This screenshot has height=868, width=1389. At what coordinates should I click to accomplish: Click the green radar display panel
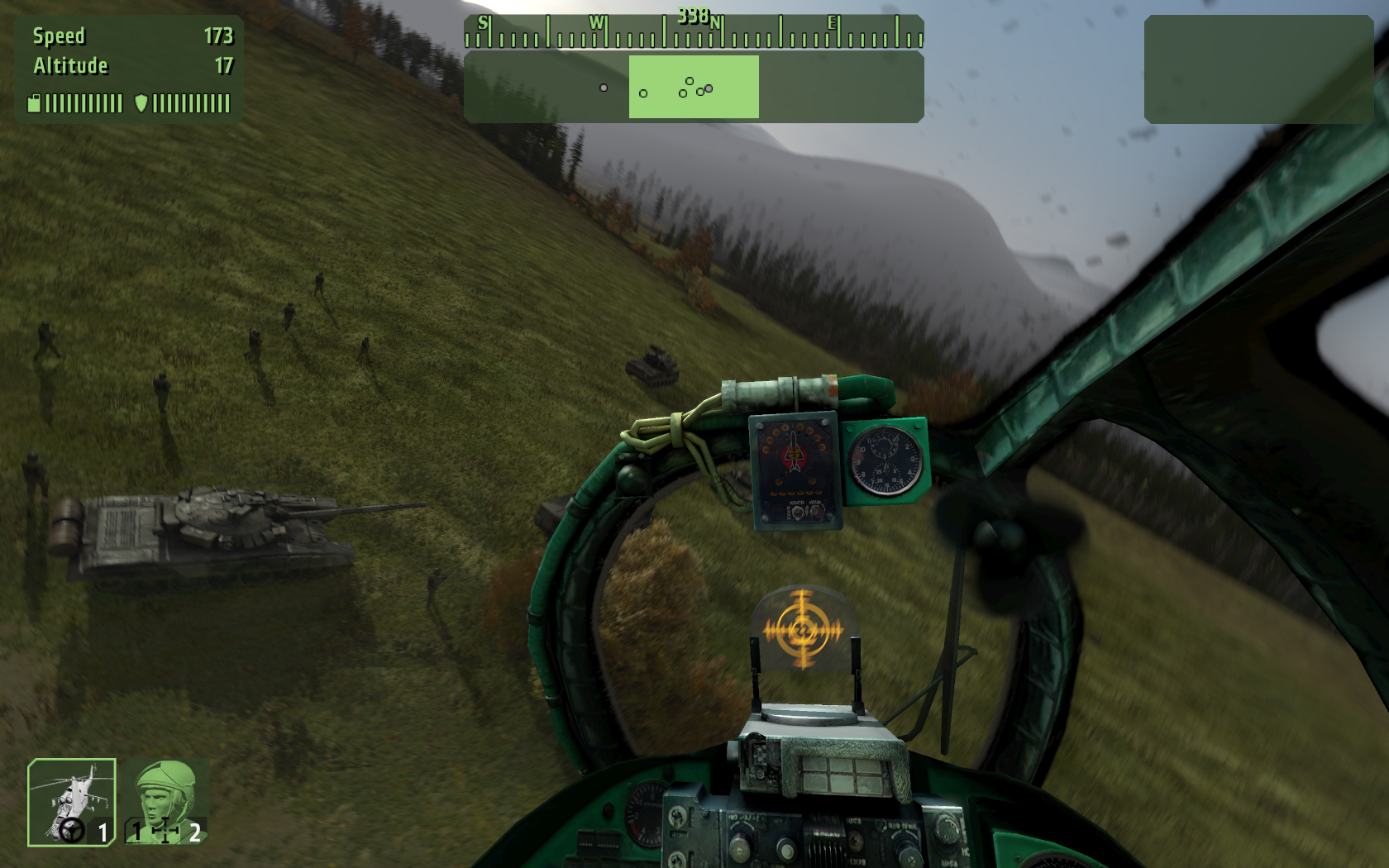point(693,87)
